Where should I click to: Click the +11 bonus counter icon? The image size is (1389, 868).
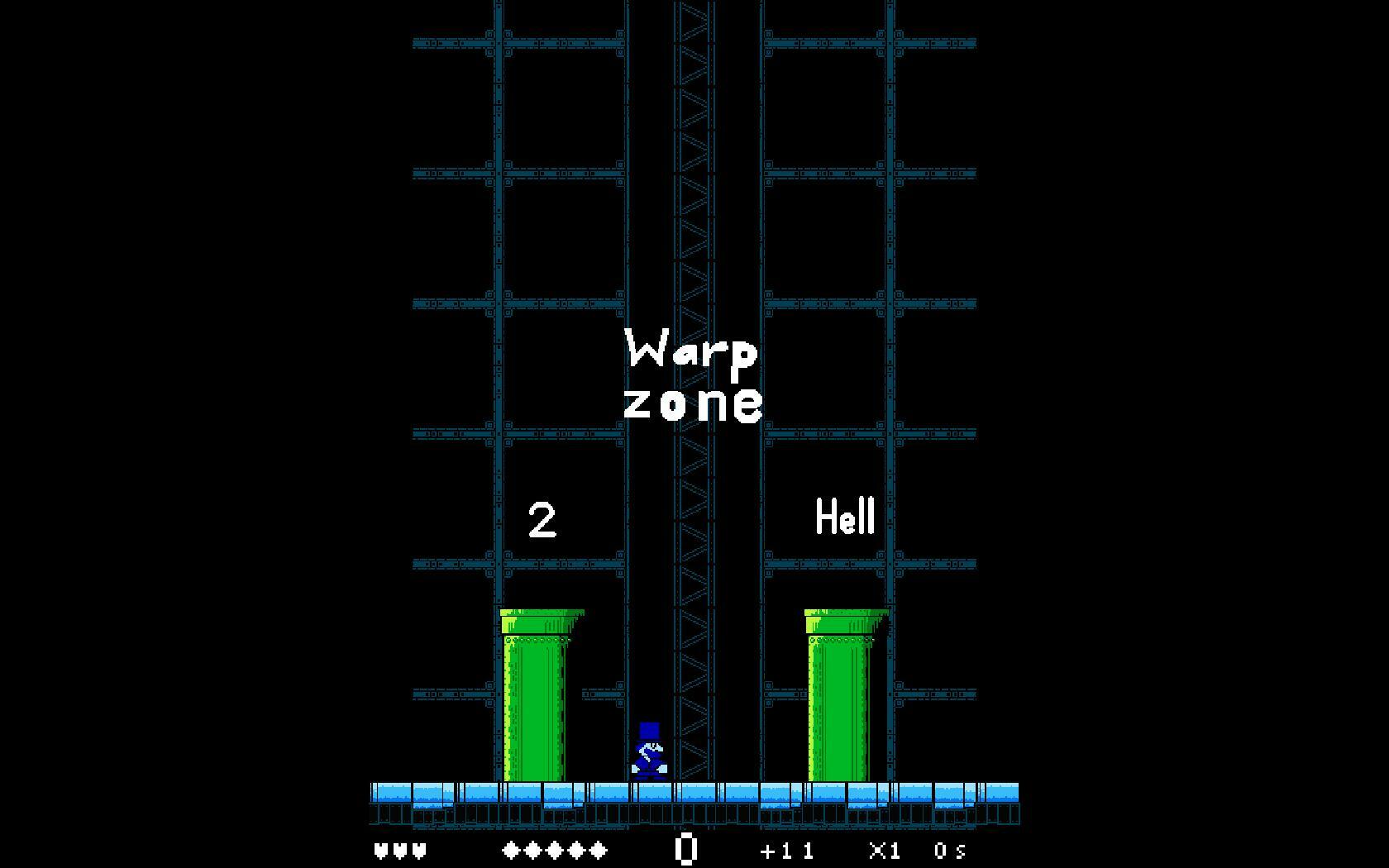pyautogui.click(x=787, y=849)
